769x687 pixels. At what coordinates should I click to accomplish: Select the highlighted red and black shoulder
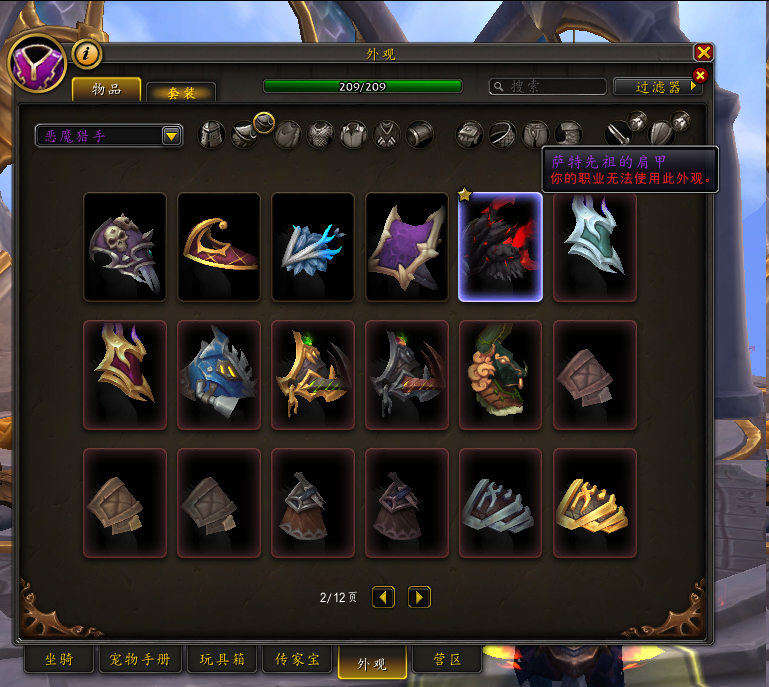[x=500, y=247]
